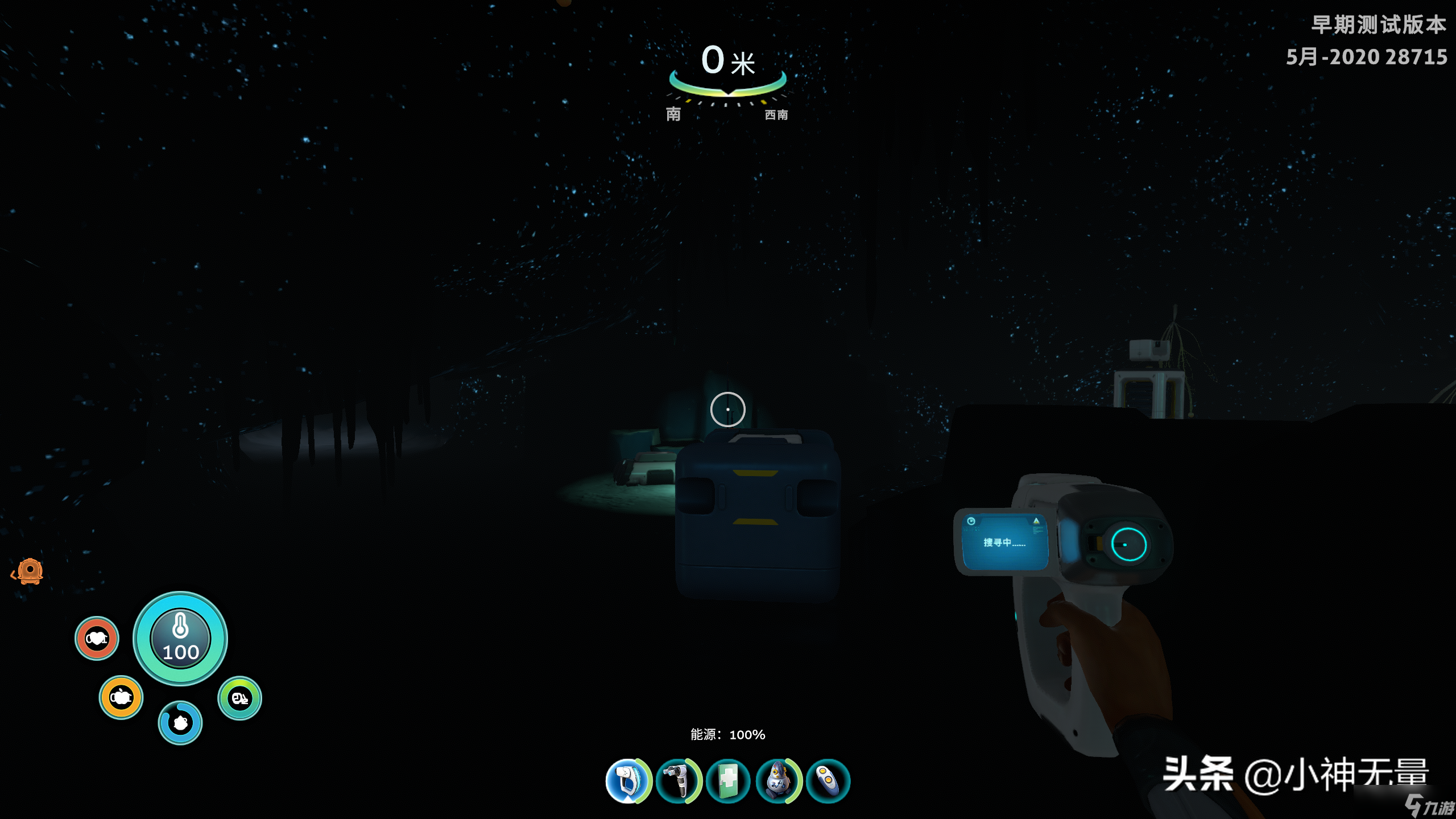The image size is (1456, 819).
Task: Select the pengling remote control slot
Action: [828, 781]
